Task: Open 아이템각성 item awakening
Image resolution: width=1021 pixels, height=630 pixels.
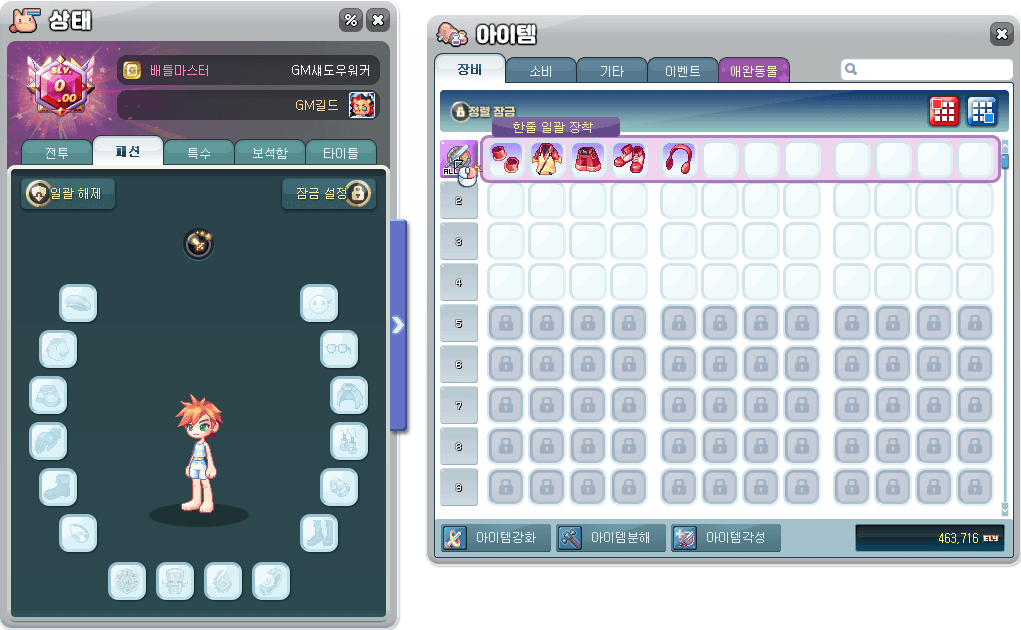Action: point(723,538)
